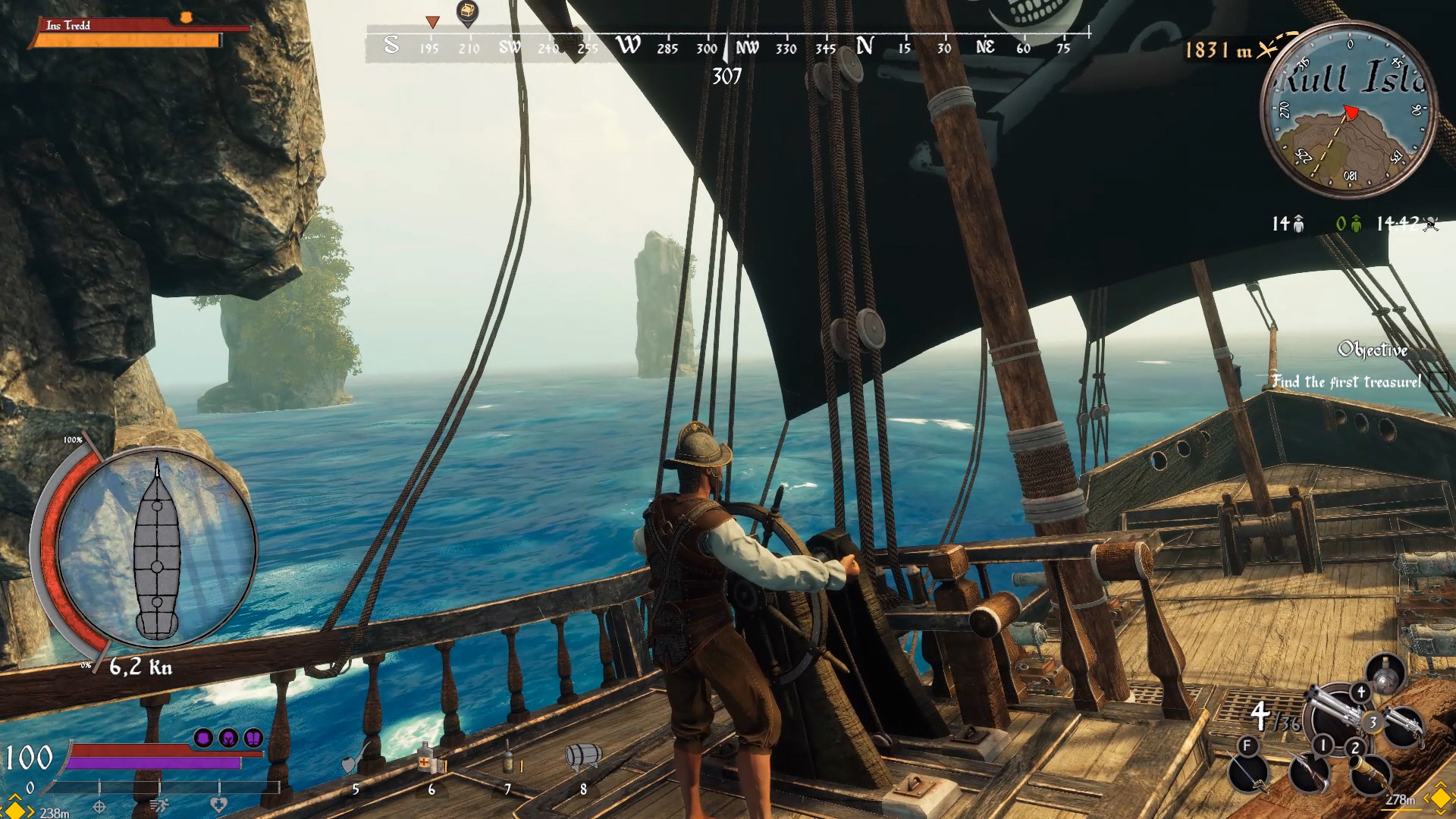The image size is (1456, 819).
Task: Use the smoking pipe in quickslot 5
Action: click(353, 761)
